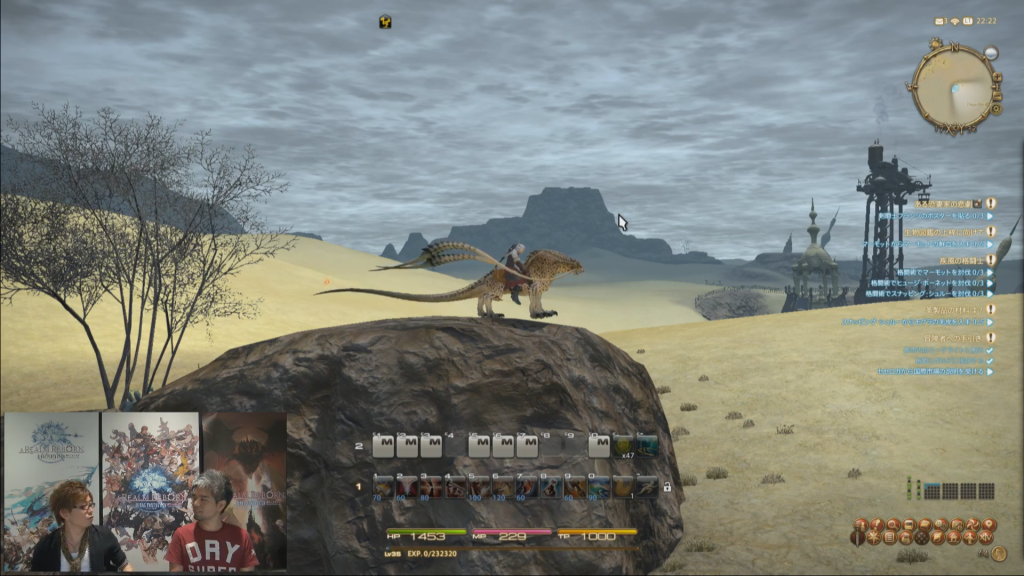Activate the first skill in hotbar 1

tap(382, 487)
